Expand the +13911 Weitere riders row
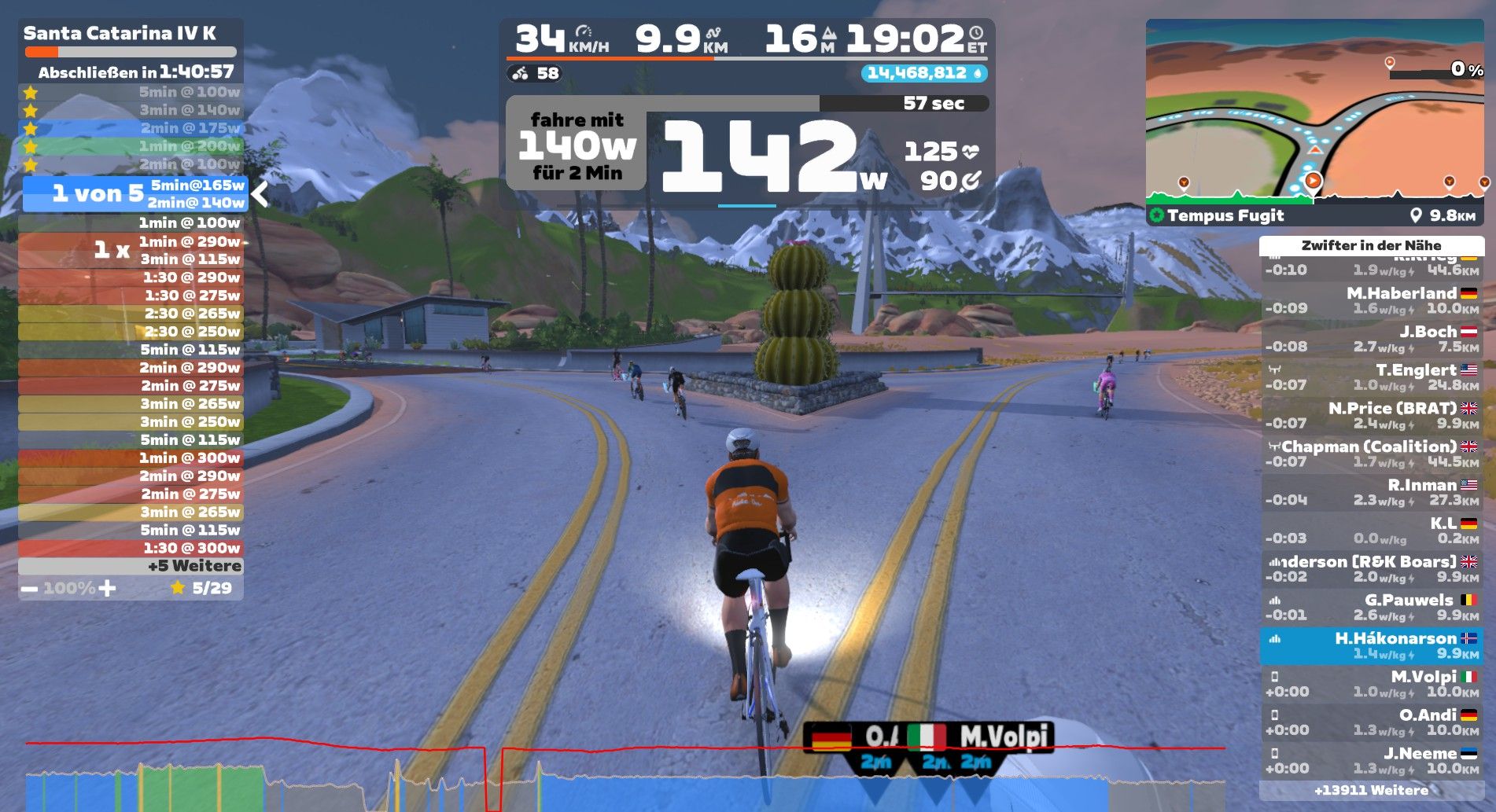The height and width of the screenshot is (812, 1496). tap(1371, 790)
